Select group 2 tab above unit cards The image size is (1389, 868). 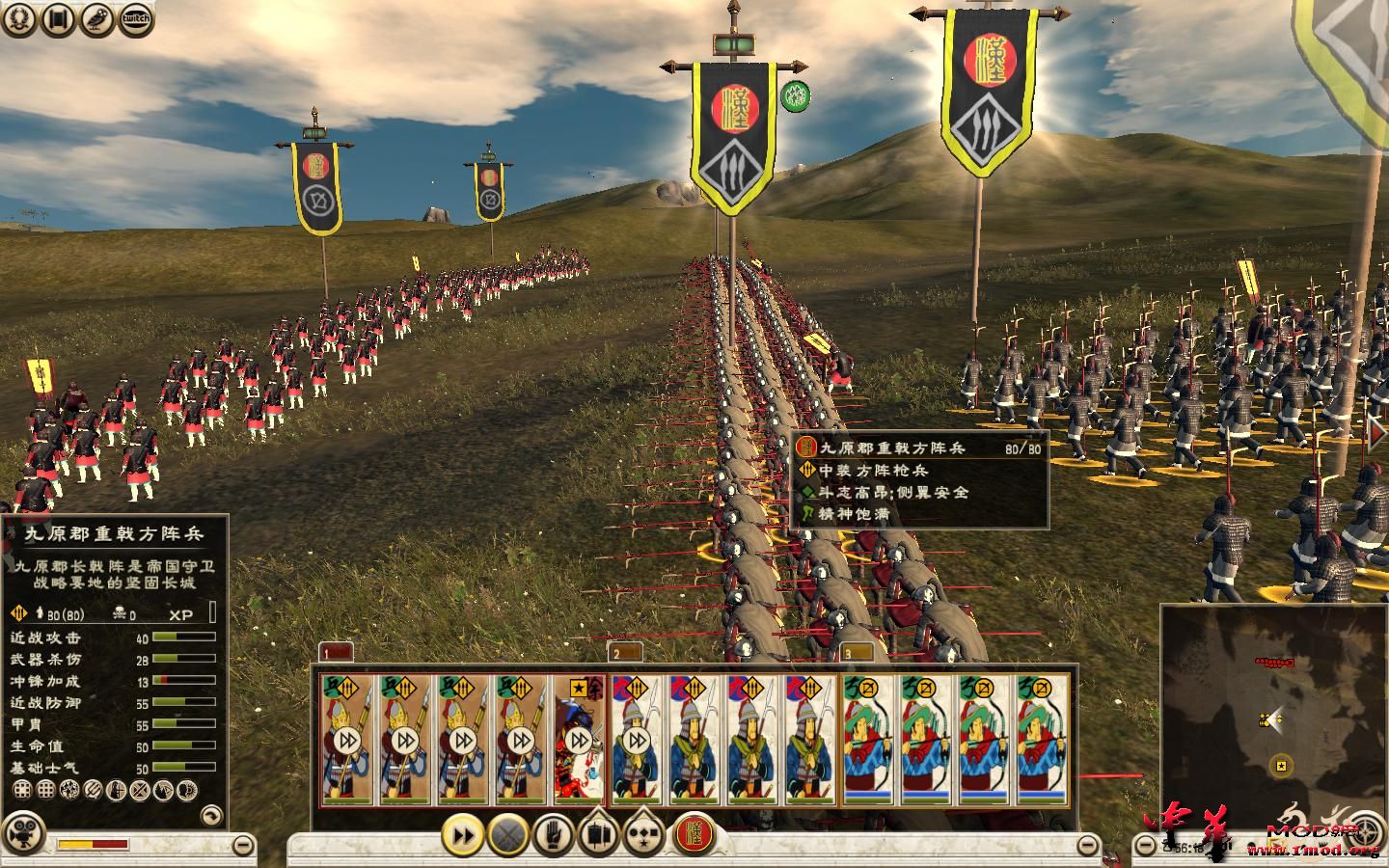click(625, 653)
